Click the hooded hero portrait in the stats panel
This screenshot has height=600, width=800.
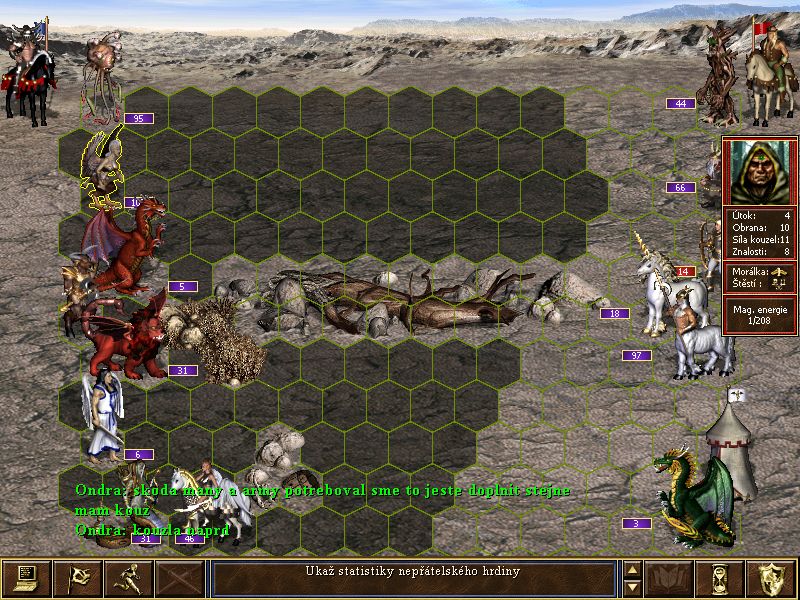click(760, 171)
